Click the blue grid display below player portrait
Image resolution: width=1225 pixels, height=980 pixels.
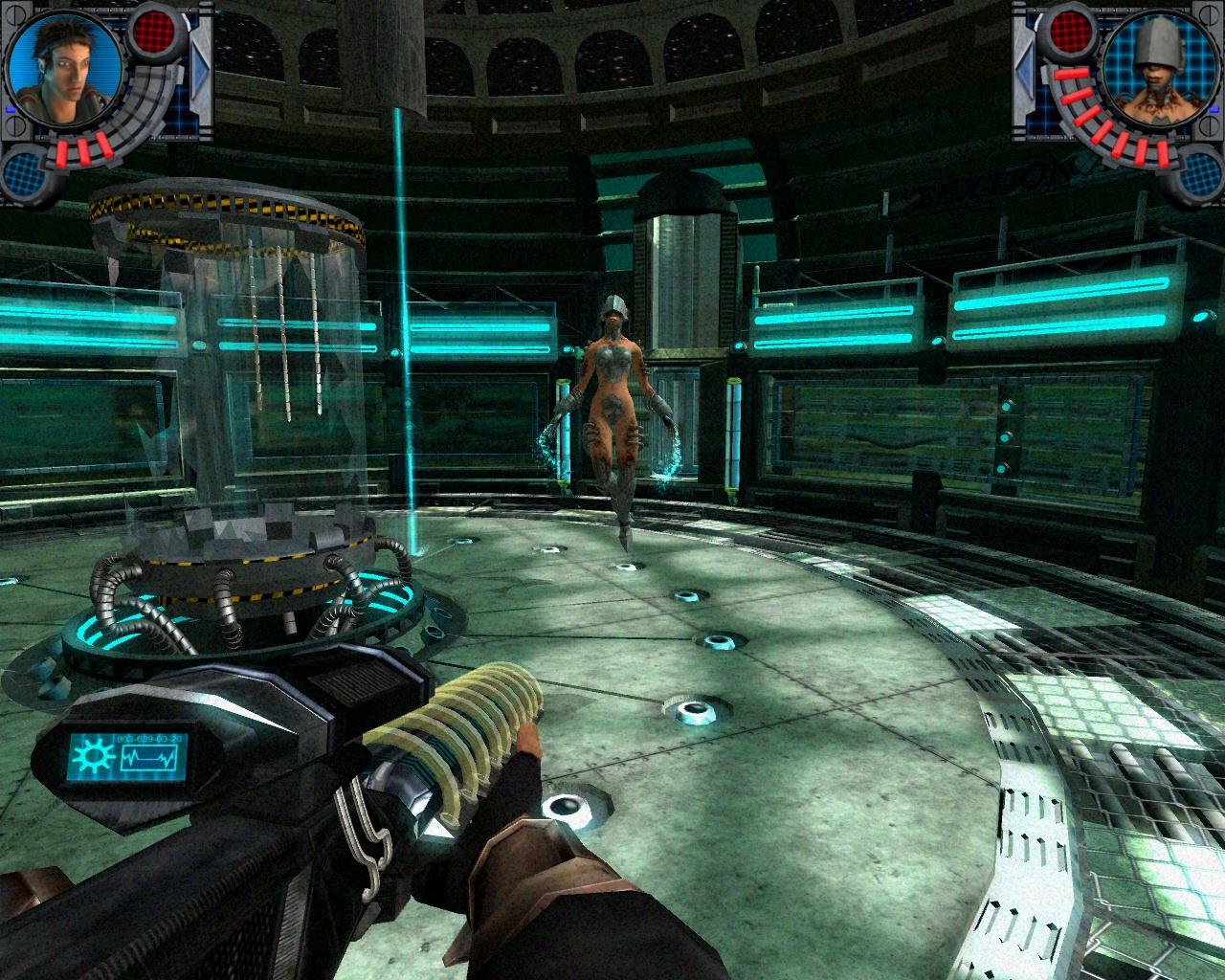(x=27, y=174)
